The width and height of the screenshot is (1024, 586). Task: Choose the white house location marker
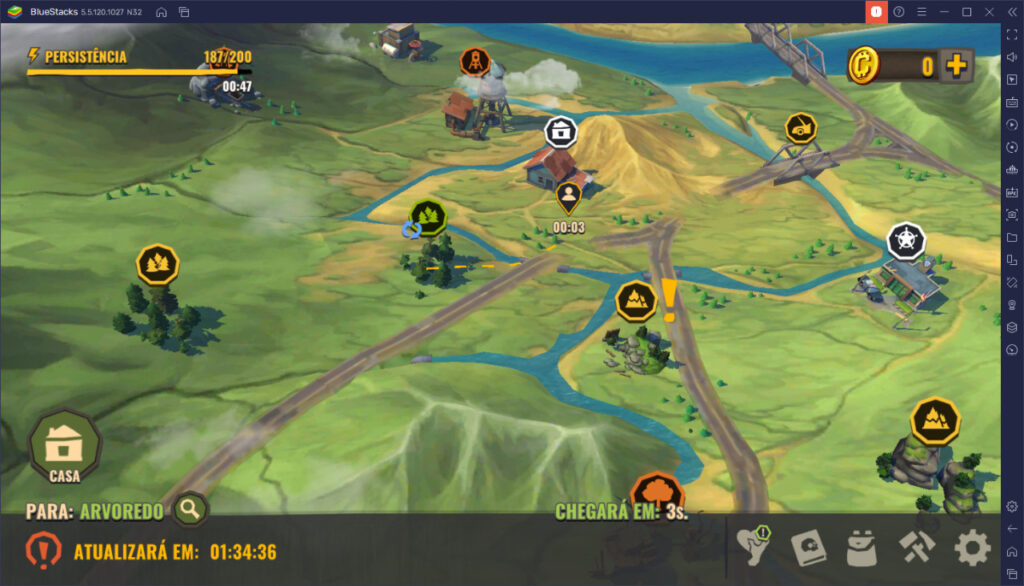(560, 131)
